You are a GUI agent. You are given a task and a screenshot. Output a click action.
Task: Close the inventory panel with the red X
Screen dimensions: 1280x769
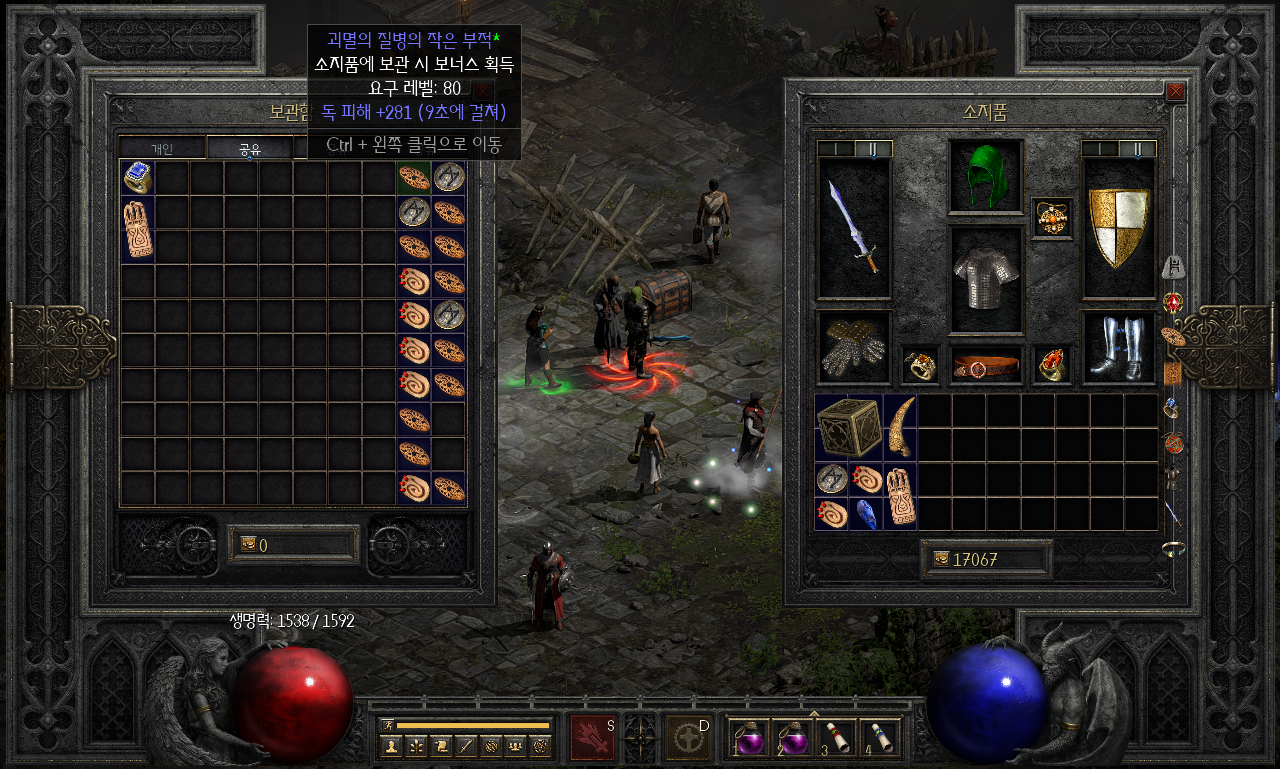click(1175, 92)
